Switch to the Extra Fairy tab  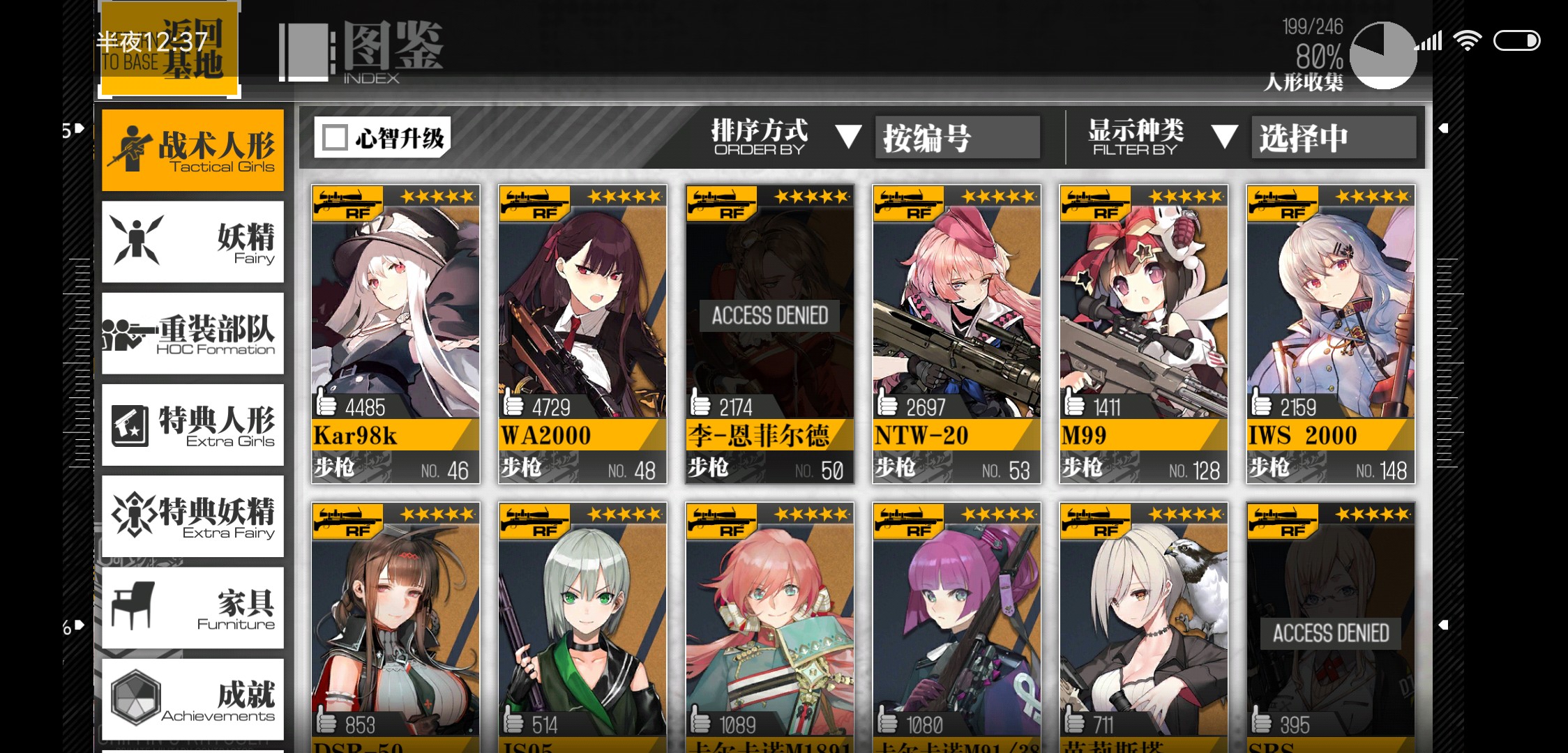[x=193, y=516]
